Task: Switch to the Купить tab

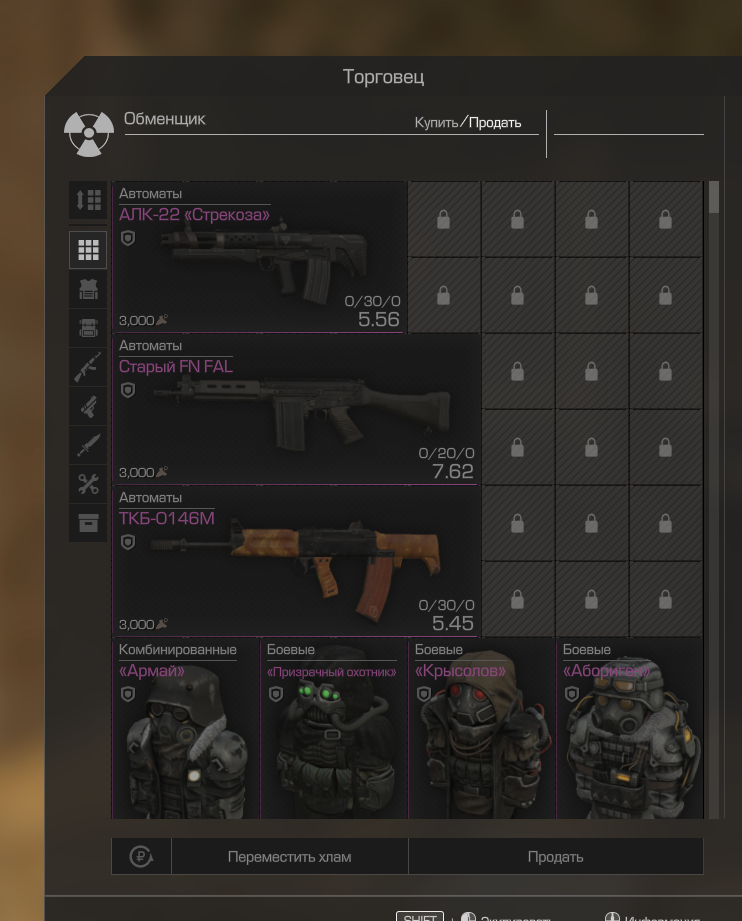Action: [437, 123]
